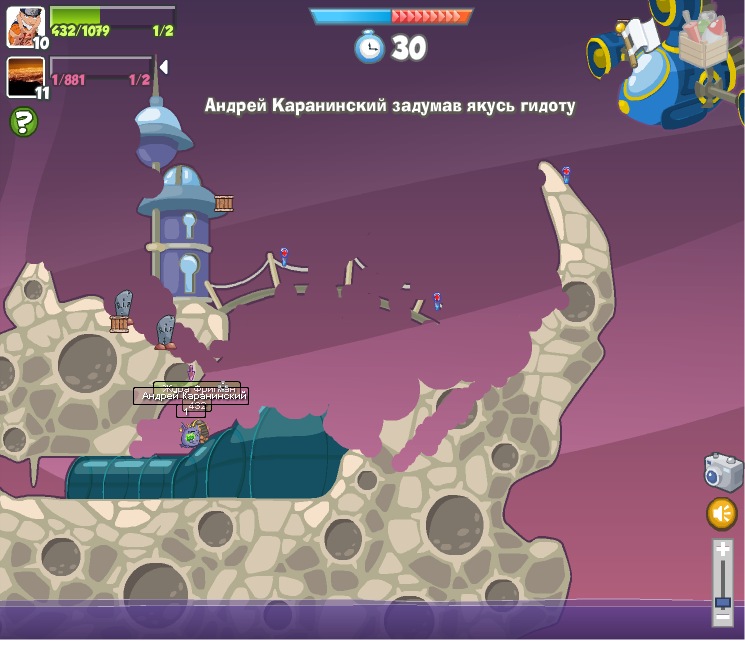Click the white surrender flag icon
The image size is (745, 650).
click(640, 37)
